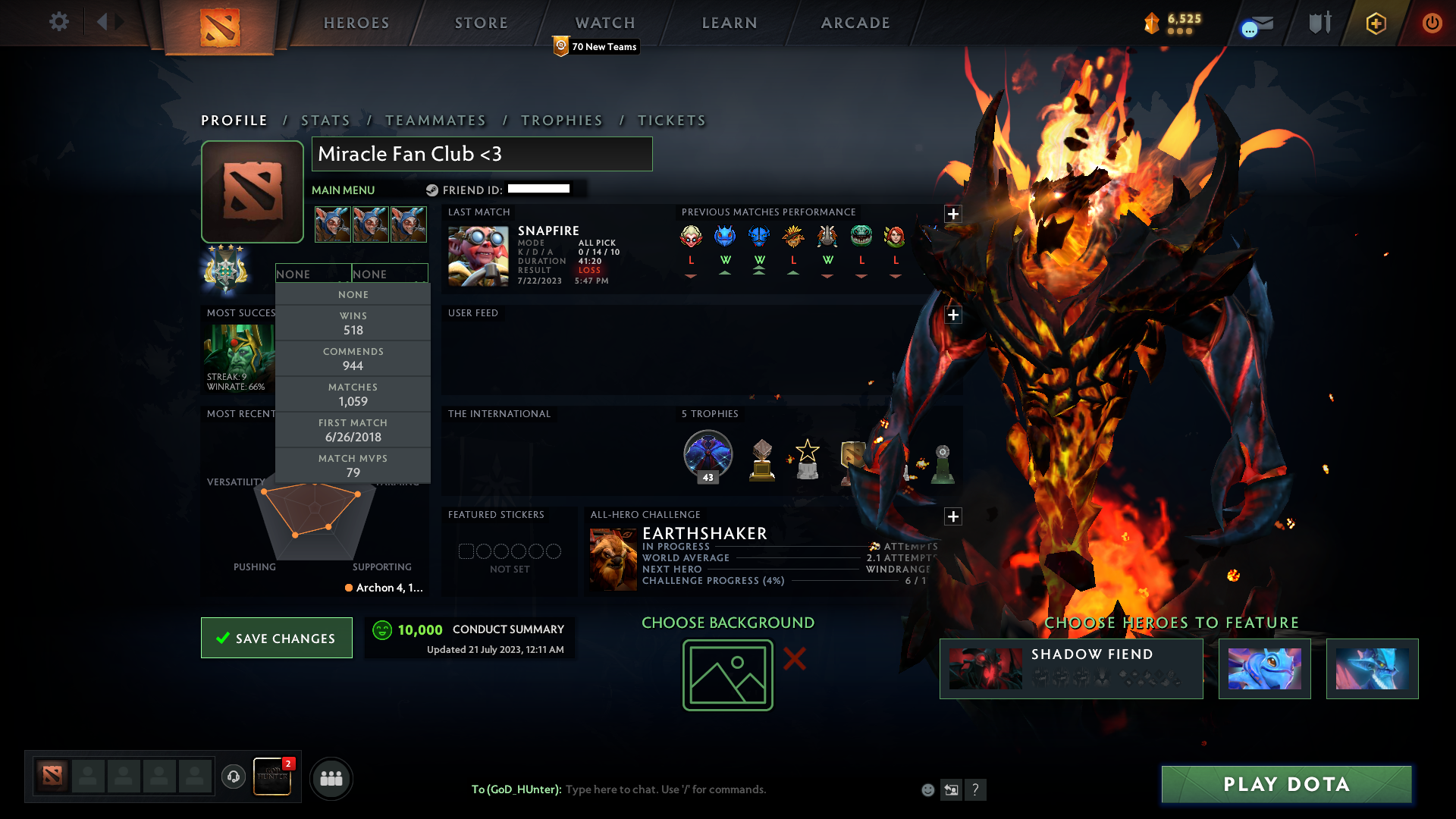Viewport: 1456px width, 819px height.
Task: Click the help question mark icon
Action: coord(976,789)
